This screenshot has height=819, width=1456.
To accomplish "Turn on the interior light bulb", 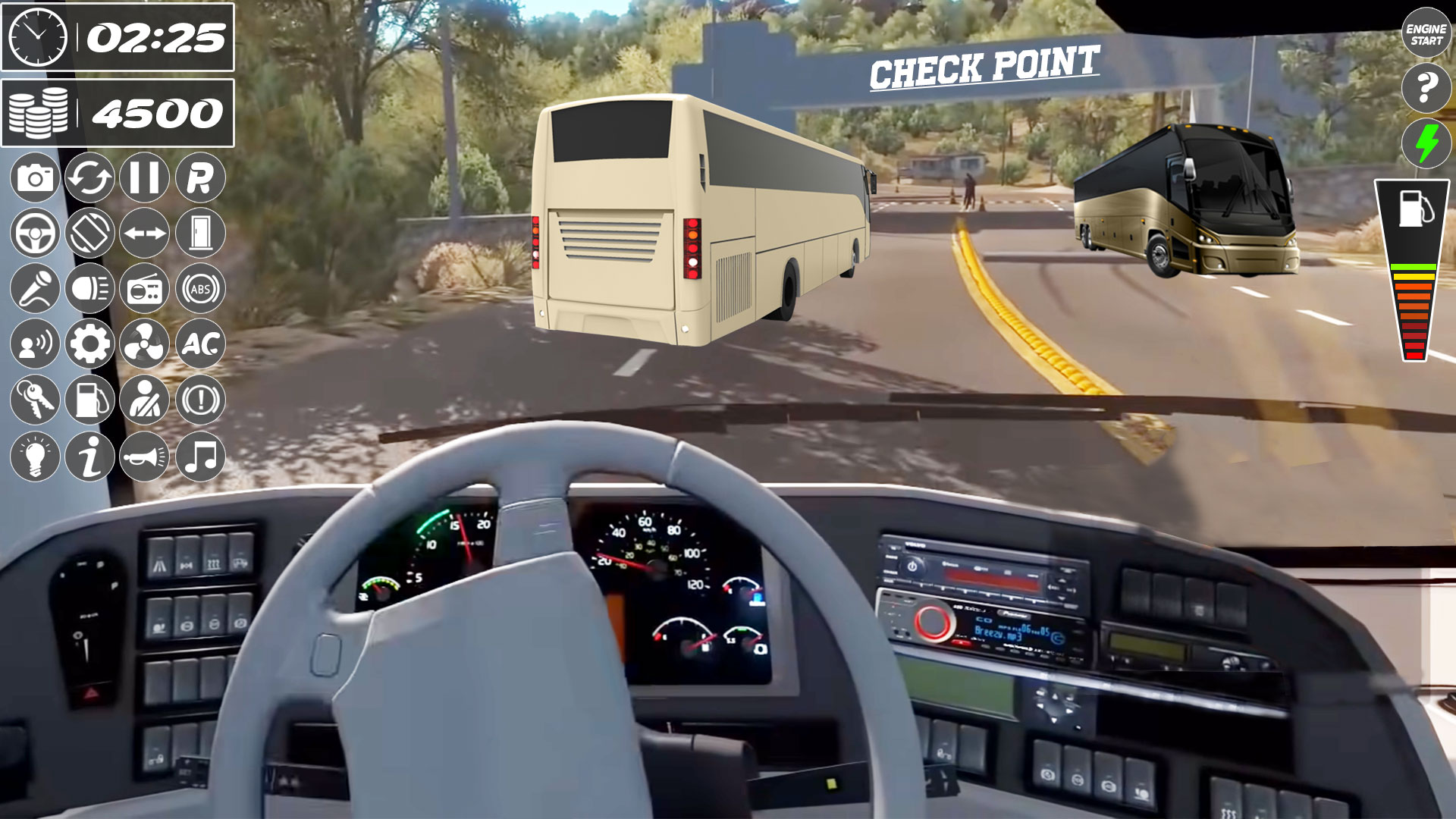I will click(x=34, y=453).
